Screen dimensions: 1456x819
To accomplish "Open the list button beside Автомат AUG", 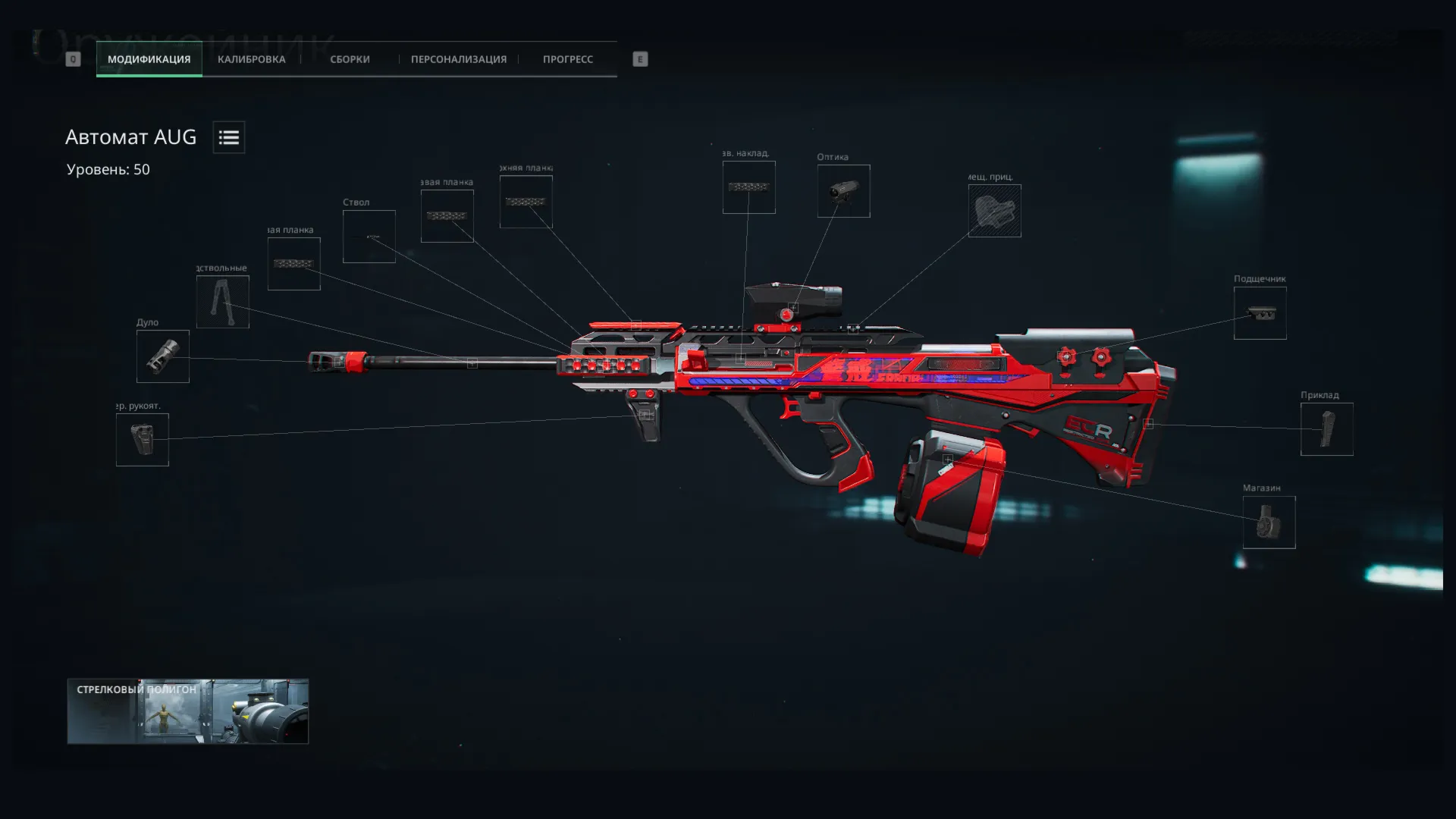I will click(x=228, y=137).
